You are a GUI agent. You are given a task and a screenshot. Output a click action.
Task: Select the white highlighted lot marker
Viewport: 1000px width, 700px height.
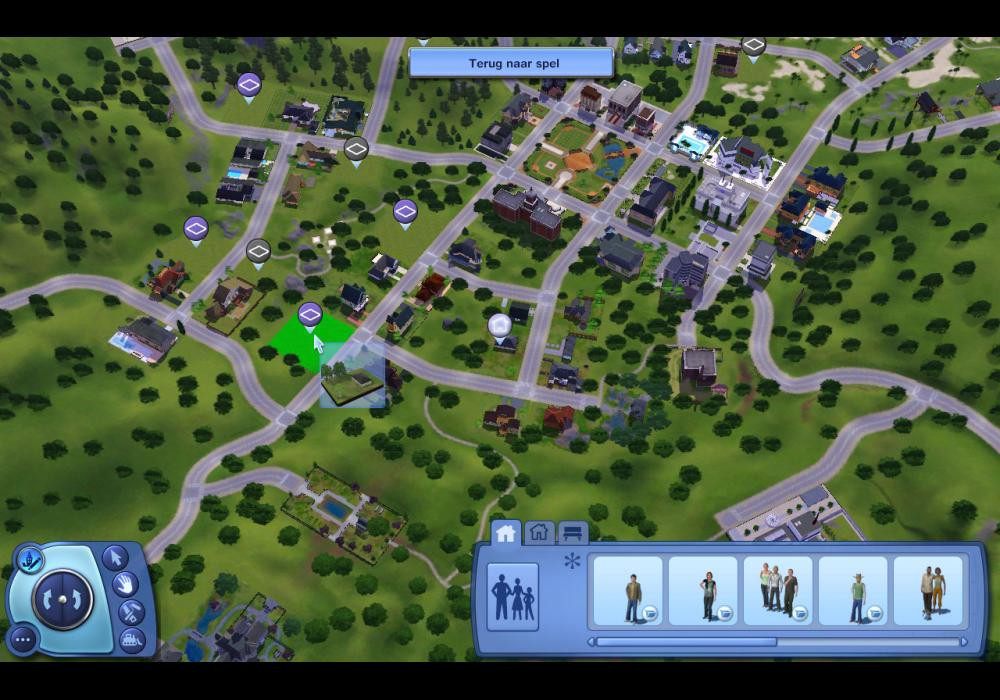[x=500, y=325]
